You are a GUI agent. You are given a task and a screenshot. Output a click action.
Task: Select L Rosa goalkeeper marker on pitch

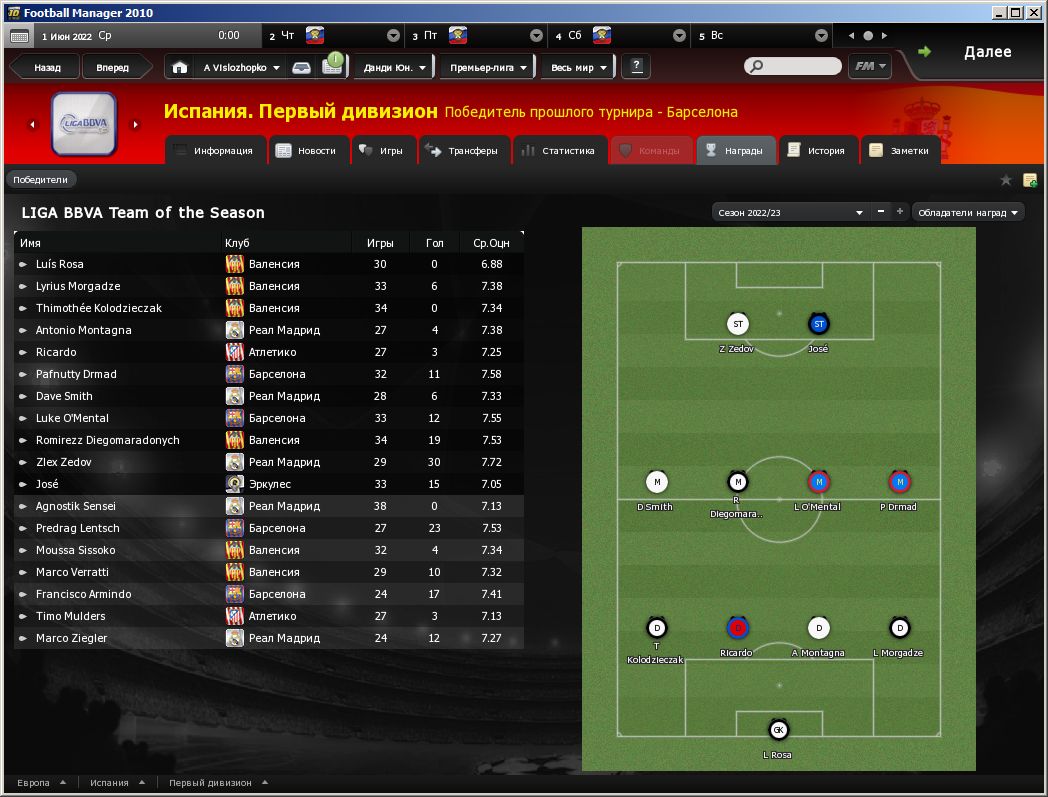778,731
